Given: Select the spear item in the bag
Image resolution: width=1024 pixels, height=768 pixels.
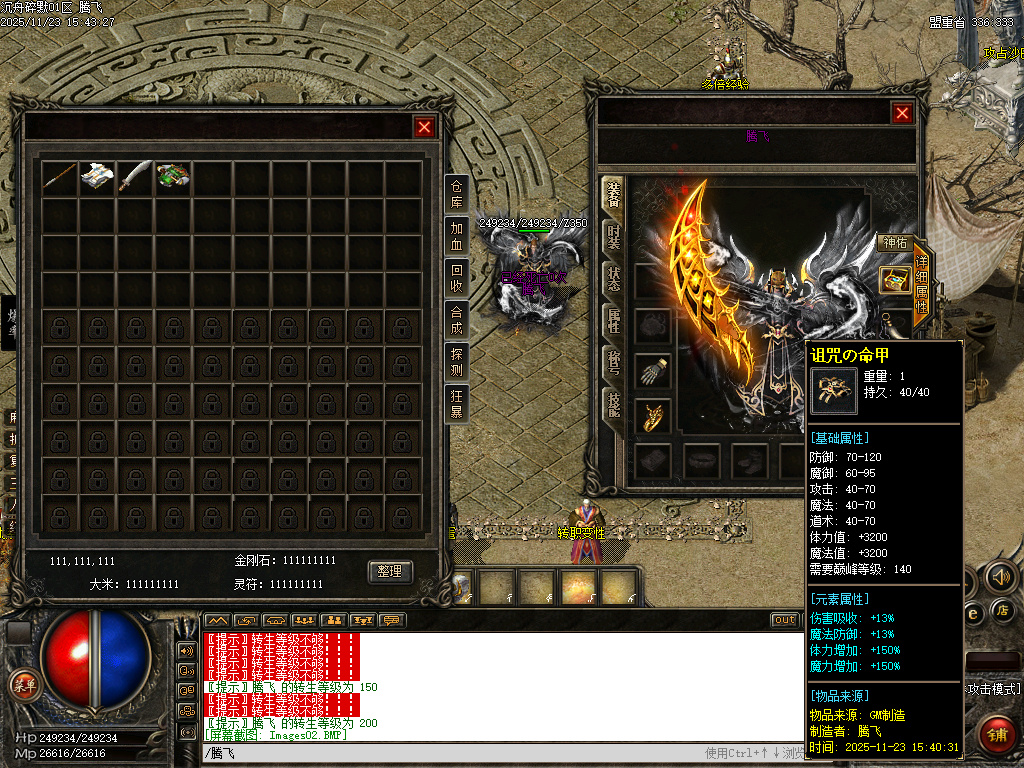Looking at the screenshot, I should coord(59,177).
